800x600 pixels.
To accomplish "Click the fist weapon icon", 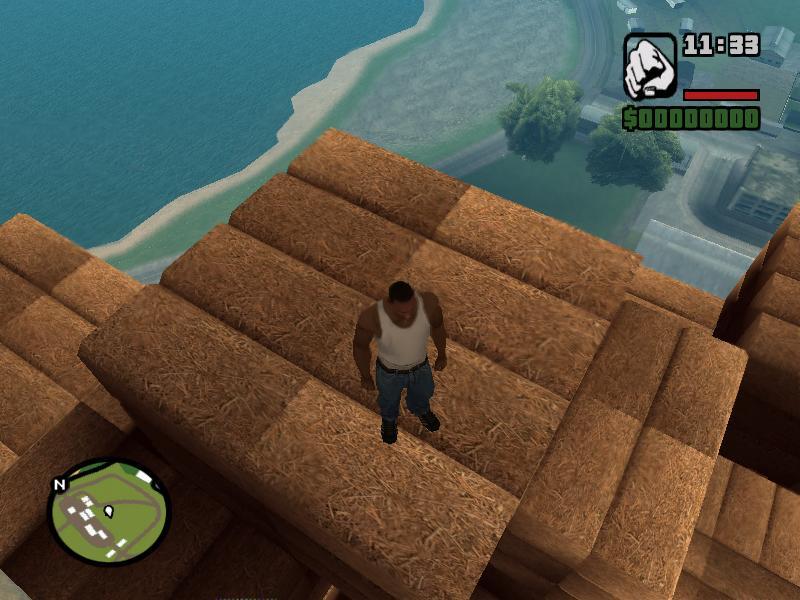I will point(650,66).
